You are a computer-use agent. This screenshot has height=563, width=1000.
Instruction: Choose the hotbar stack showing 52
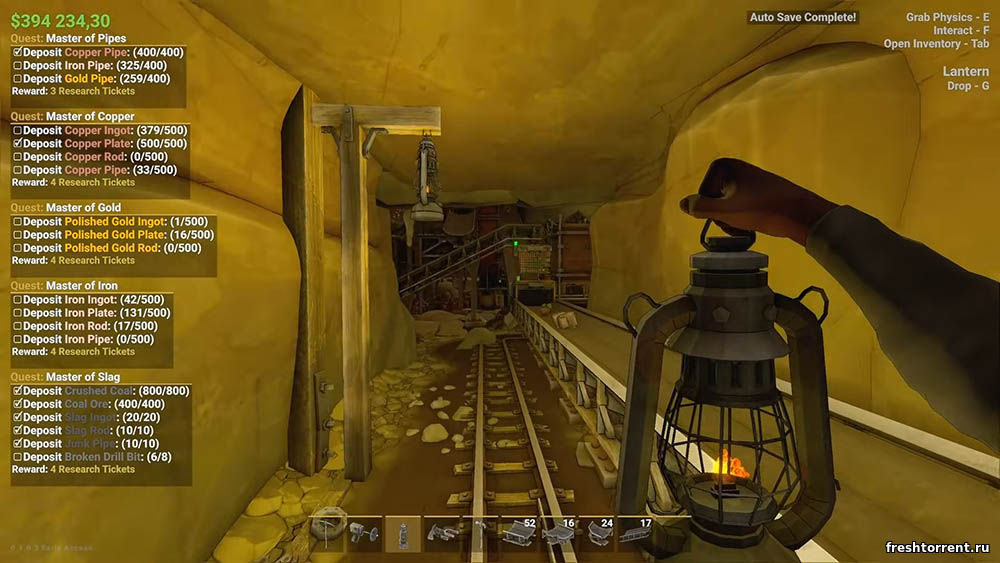coord(518,534)
